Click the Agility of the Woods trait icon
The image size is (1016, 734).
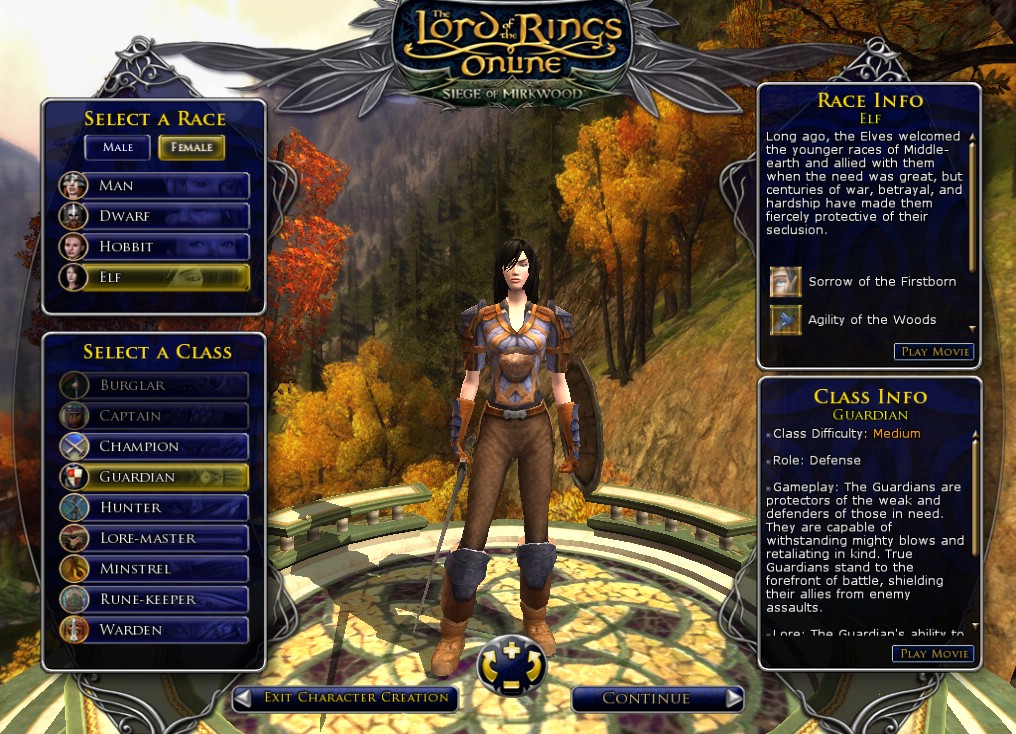tap(785, 320)
